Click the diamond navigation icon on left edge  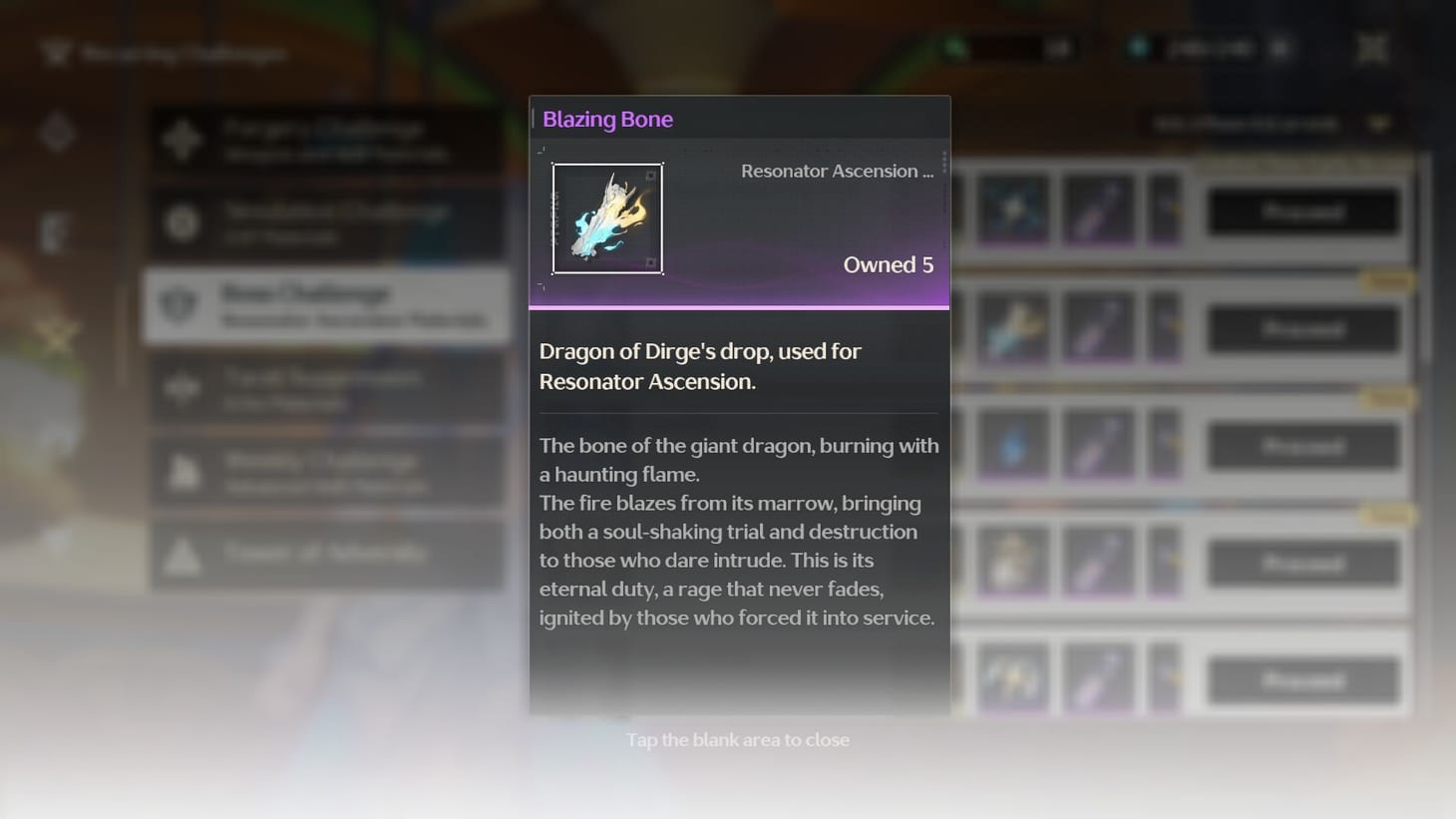(58, 132)
